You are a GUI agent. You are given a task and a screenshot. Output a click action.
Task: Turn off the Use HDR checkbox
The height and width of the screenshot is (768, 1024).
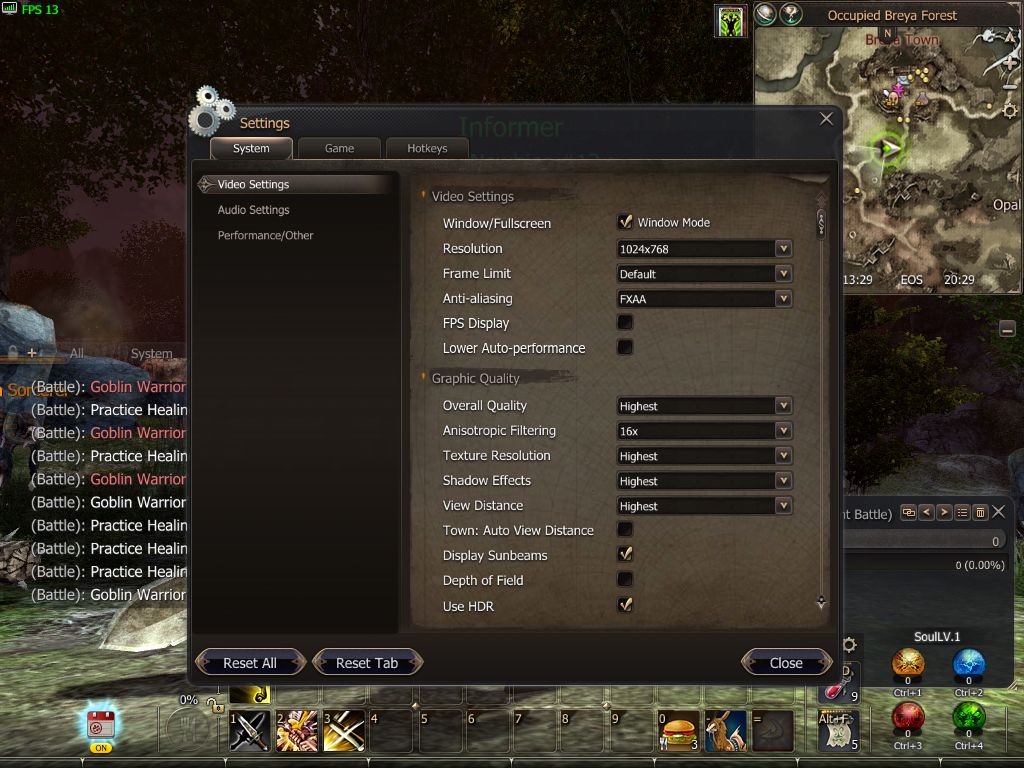point(625,604)
